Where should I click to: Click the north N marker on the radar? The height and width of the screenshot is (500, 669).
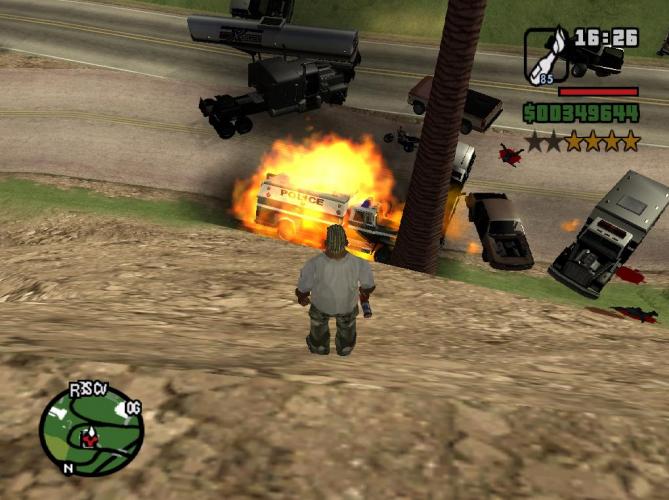[67, 467]
